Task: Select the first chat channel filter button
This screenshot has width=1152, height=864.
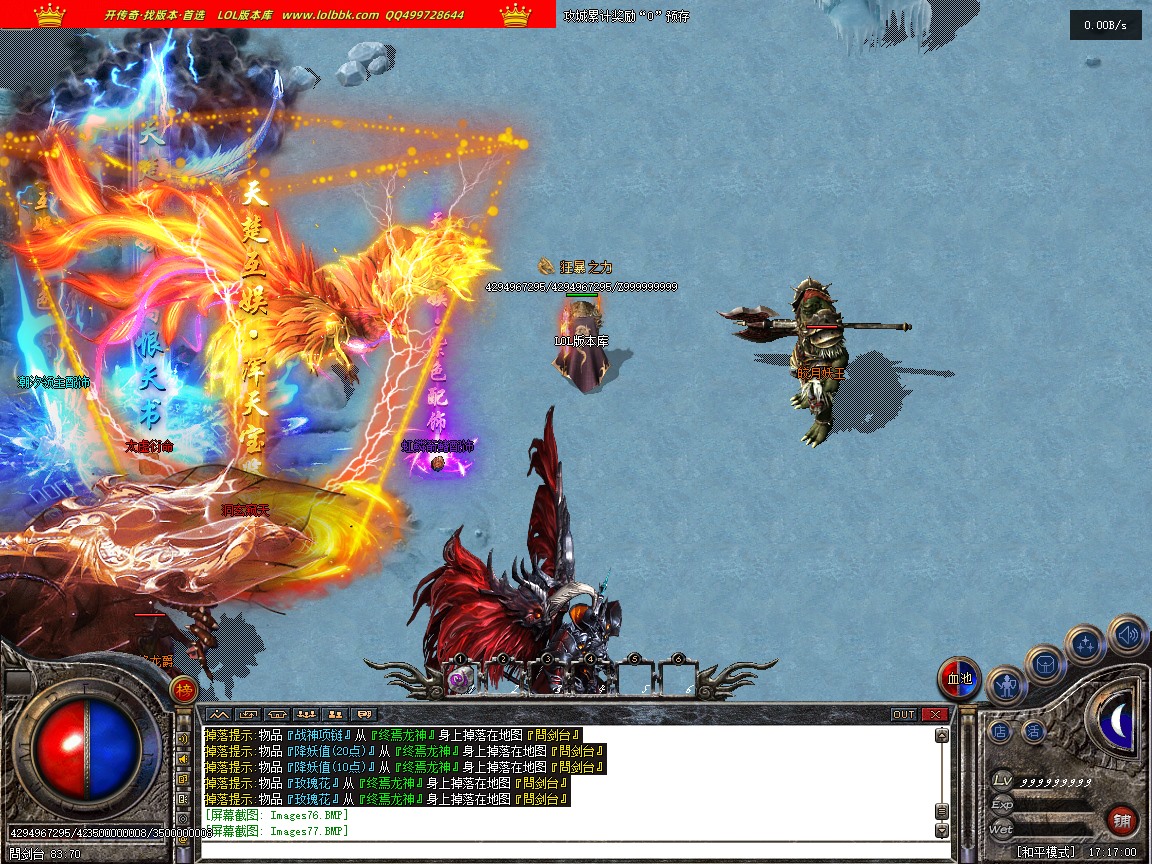Action: 219,714
